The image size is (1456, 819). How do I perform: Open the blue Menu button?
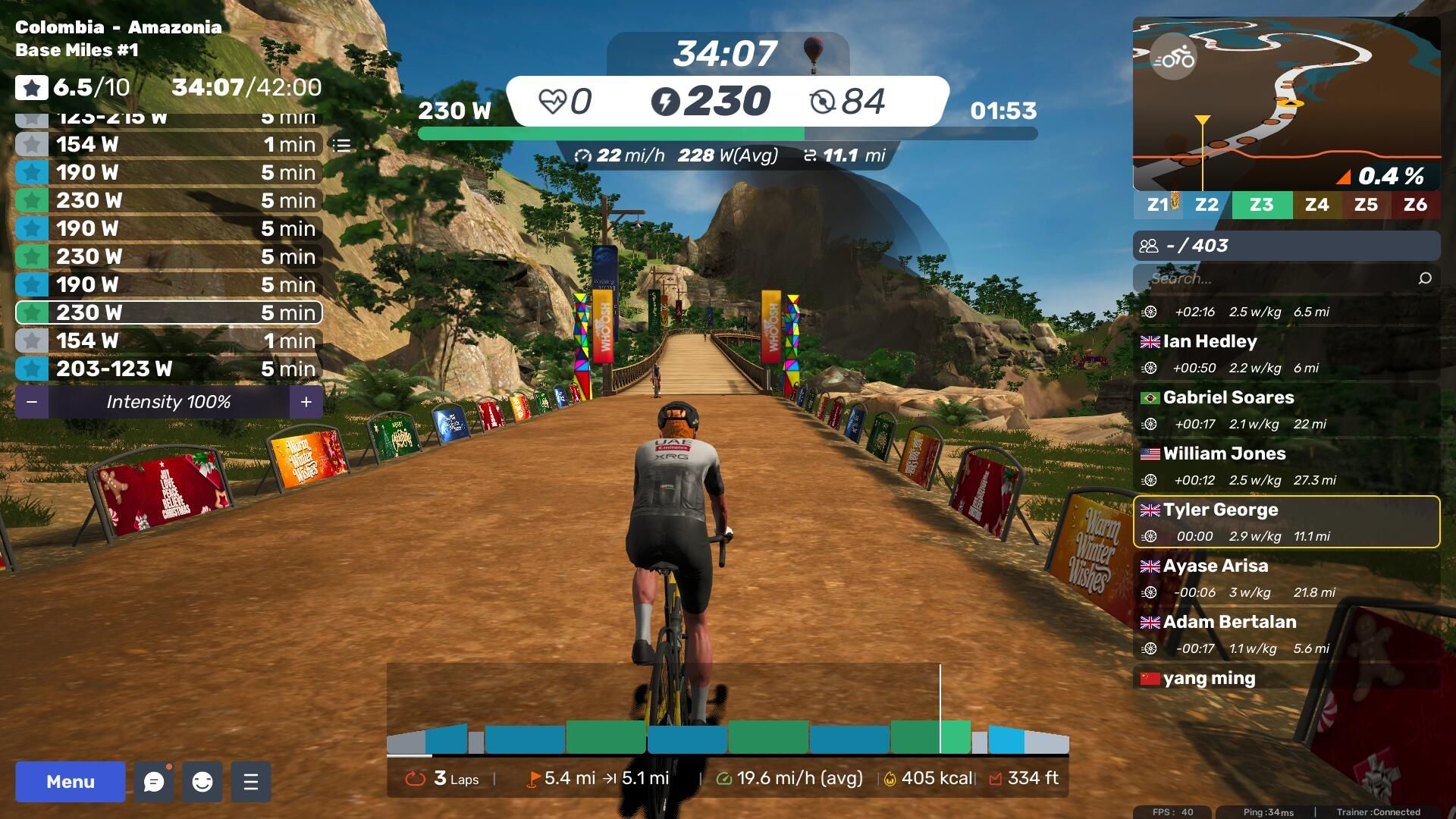tap(70, 782)
